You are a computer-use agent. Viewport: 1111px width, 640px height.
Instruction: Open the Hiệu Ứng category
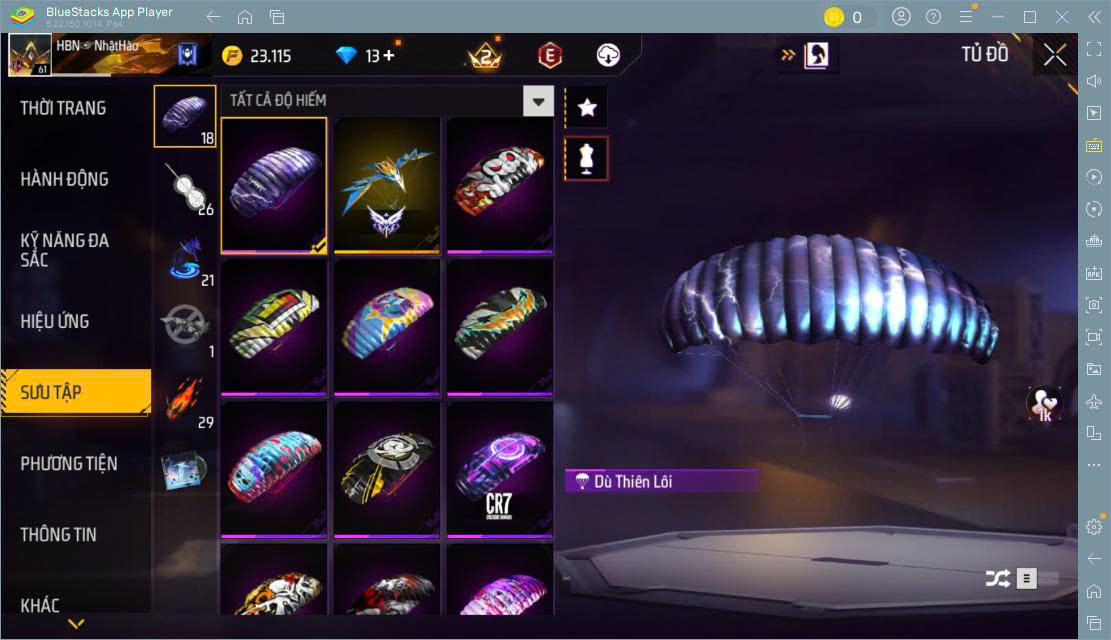[x=56, y=321]
